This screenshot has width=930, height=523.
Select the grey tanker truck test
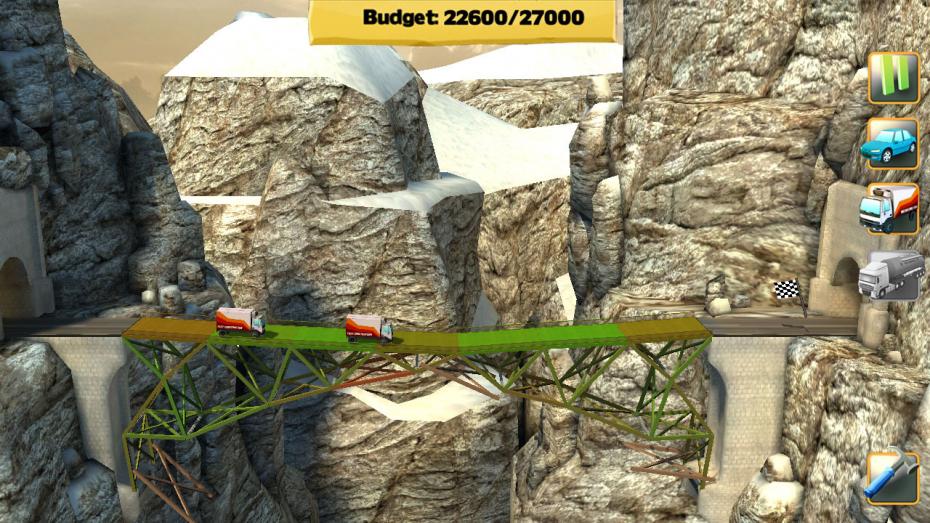click(x=890, y=275)
